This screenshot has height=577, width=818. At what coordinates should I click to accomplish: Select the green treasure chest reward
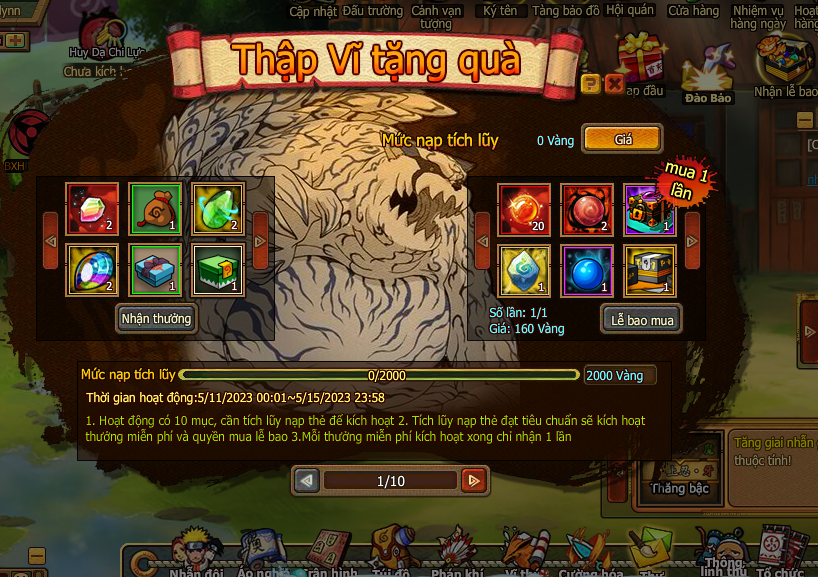217,270
